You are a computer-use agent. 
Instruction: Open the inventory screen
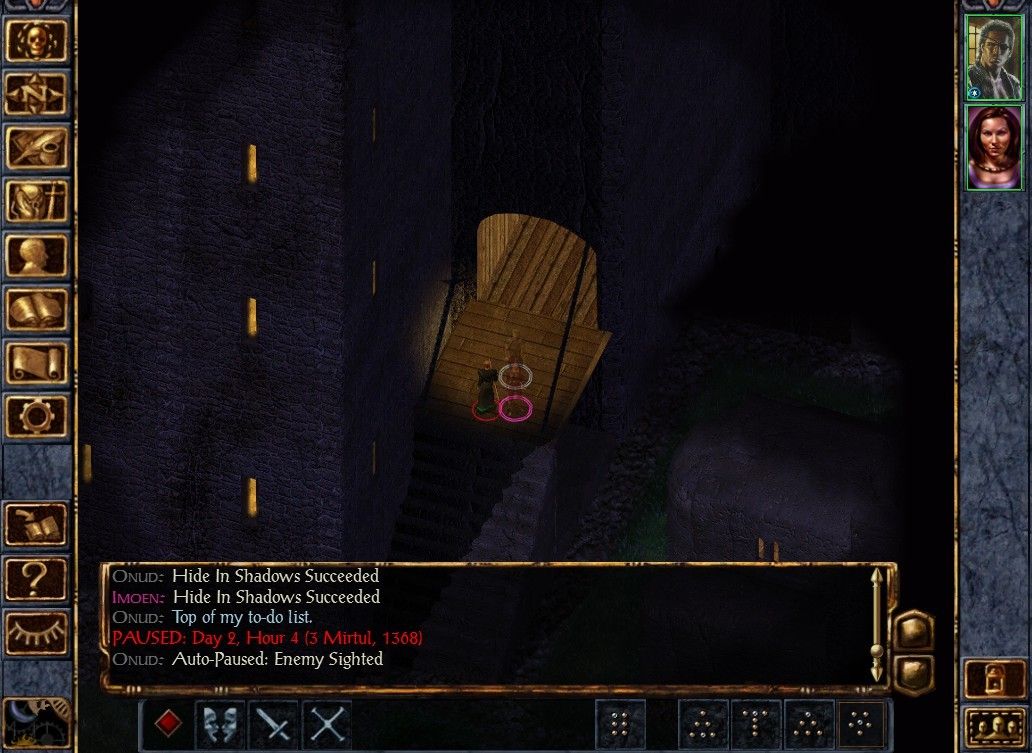click(x=37, y=201)
